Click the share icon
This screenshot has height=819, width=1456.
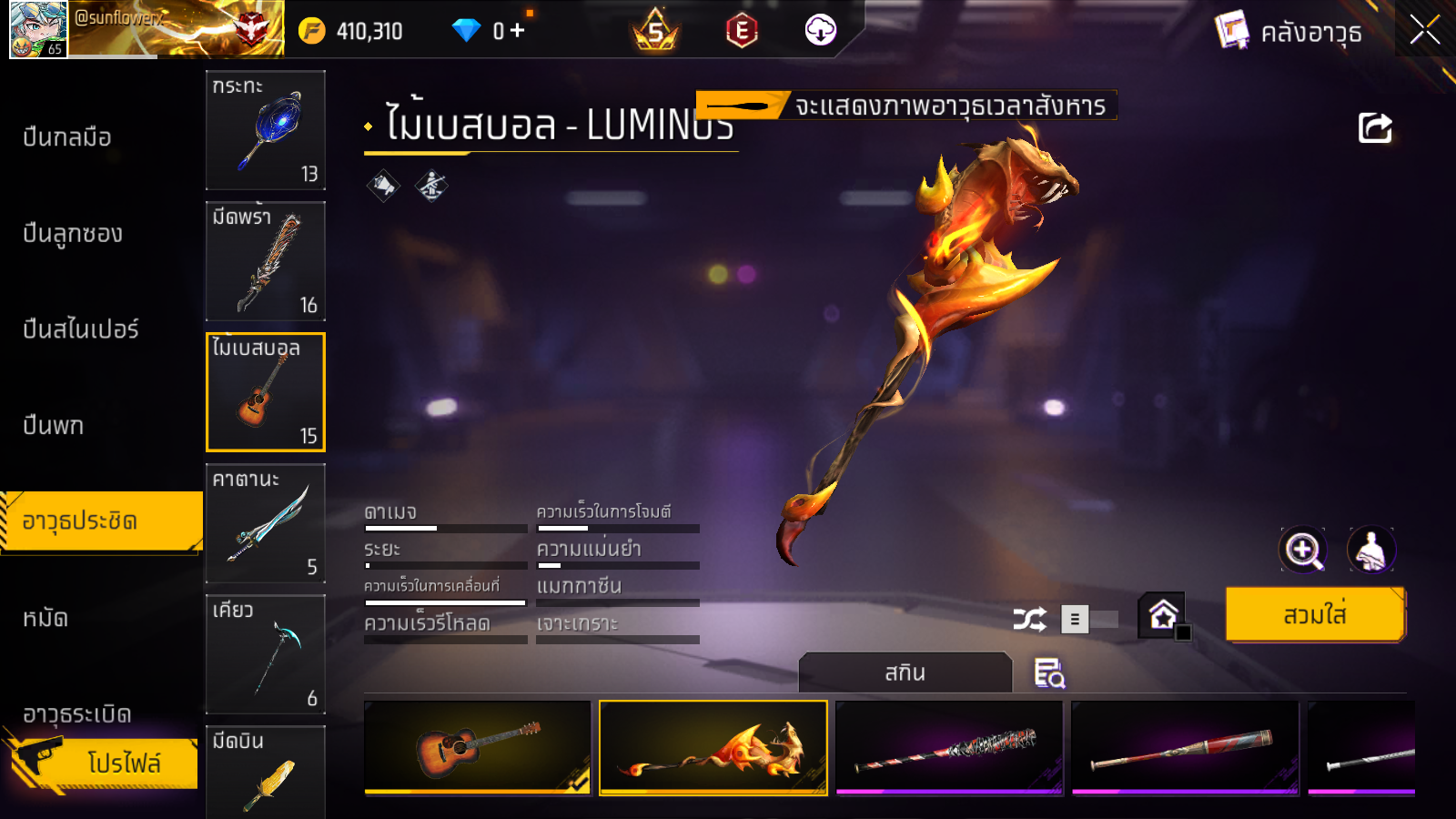tap(1375, 128)
